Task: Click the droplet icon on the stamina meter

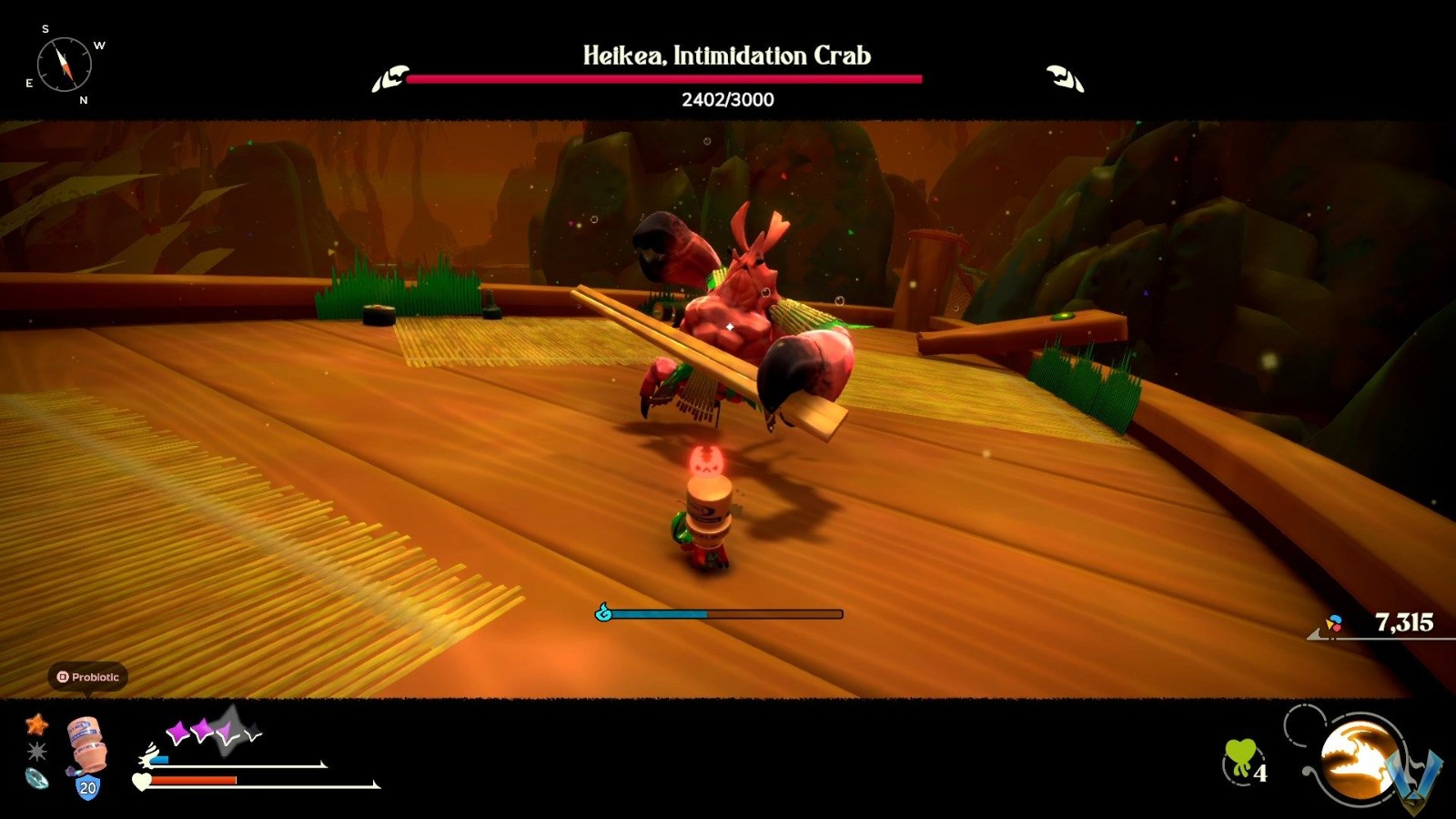Action: [602, 613]
